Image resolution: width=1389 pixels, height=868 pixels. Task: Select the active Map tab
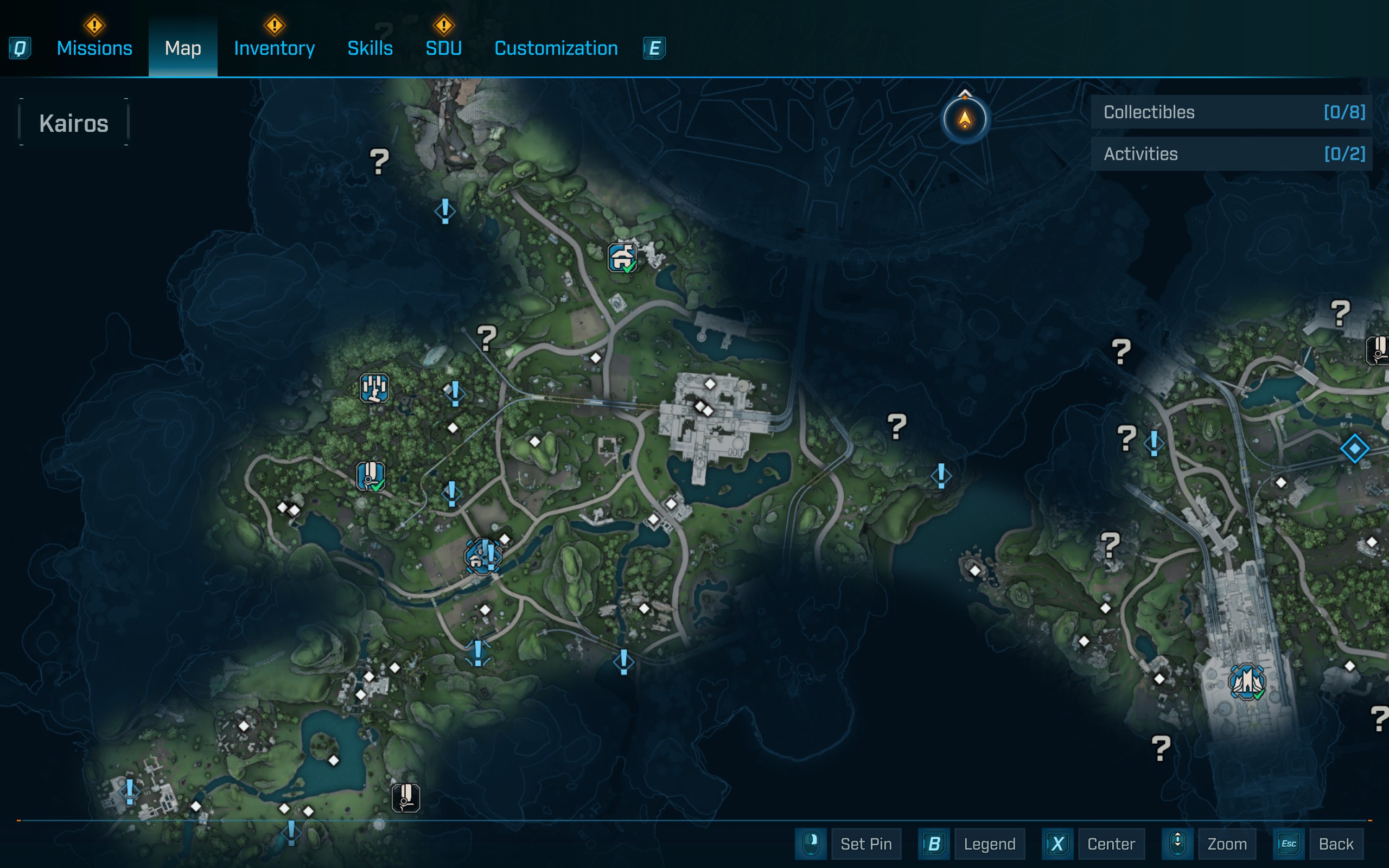point(182,48)
